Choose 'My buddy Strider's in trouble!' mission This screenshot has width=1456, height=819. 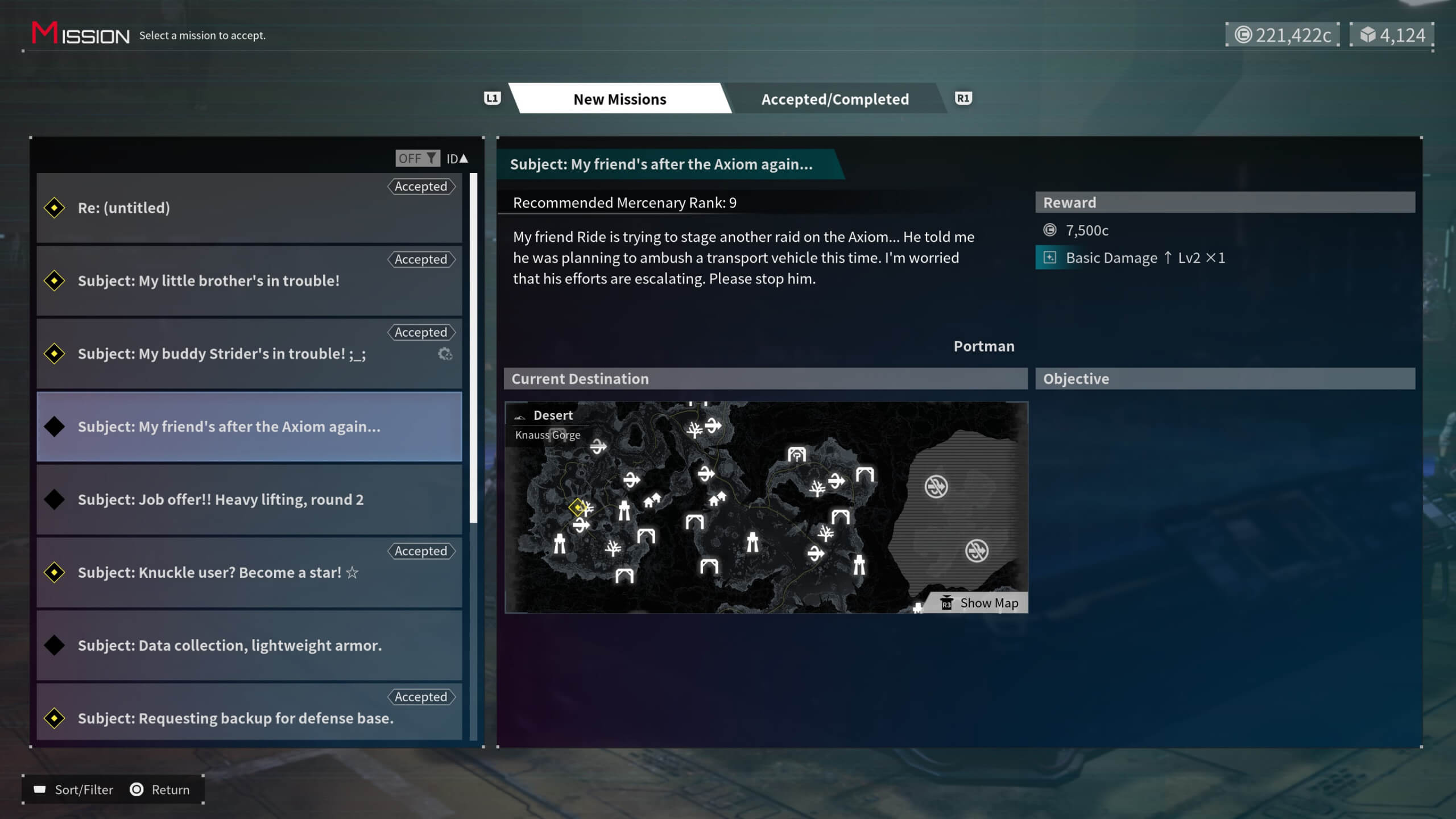pos(249,354)
